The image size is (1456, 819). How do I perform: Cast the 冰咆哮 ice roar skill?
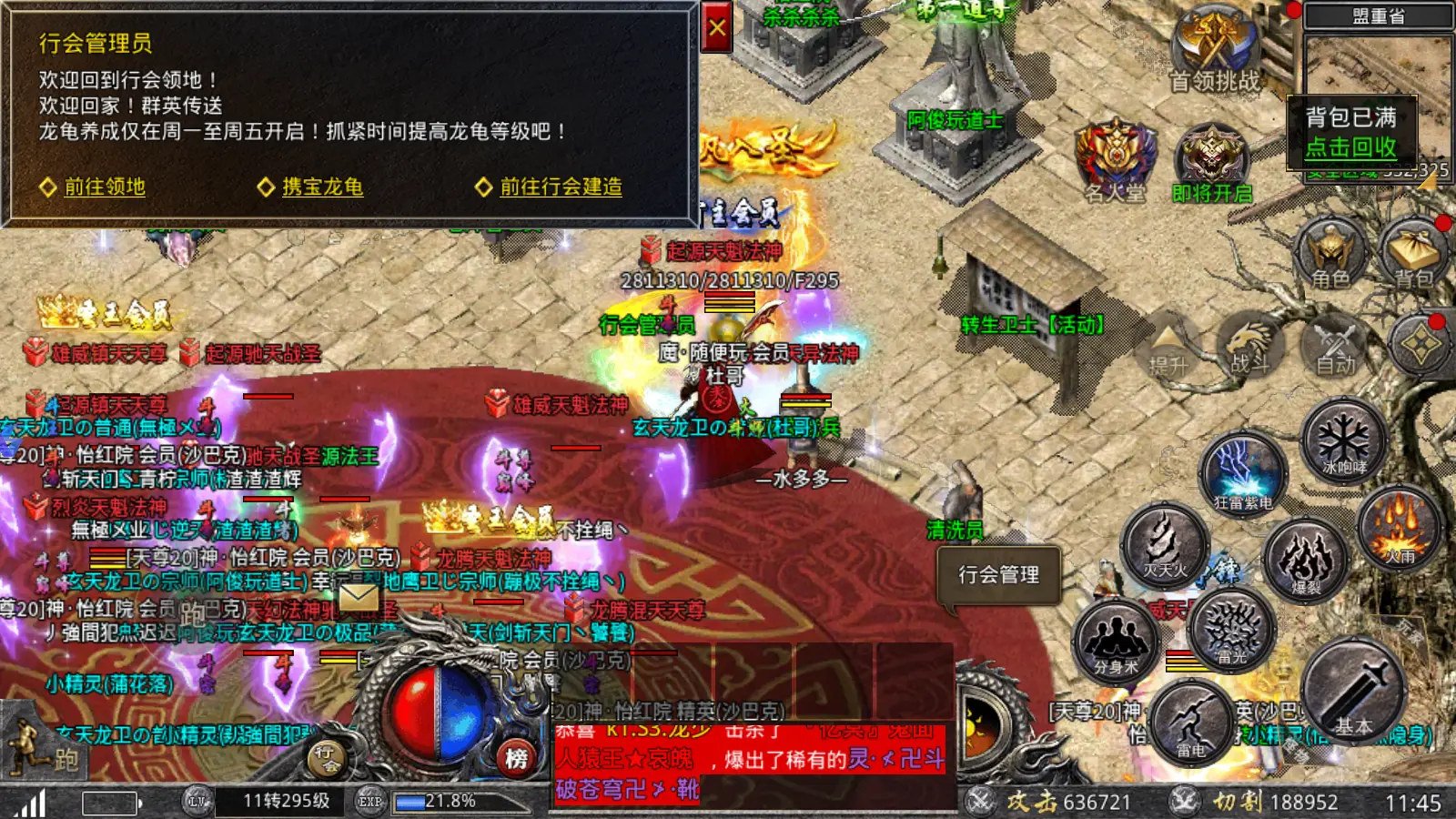coord(1343,442)
